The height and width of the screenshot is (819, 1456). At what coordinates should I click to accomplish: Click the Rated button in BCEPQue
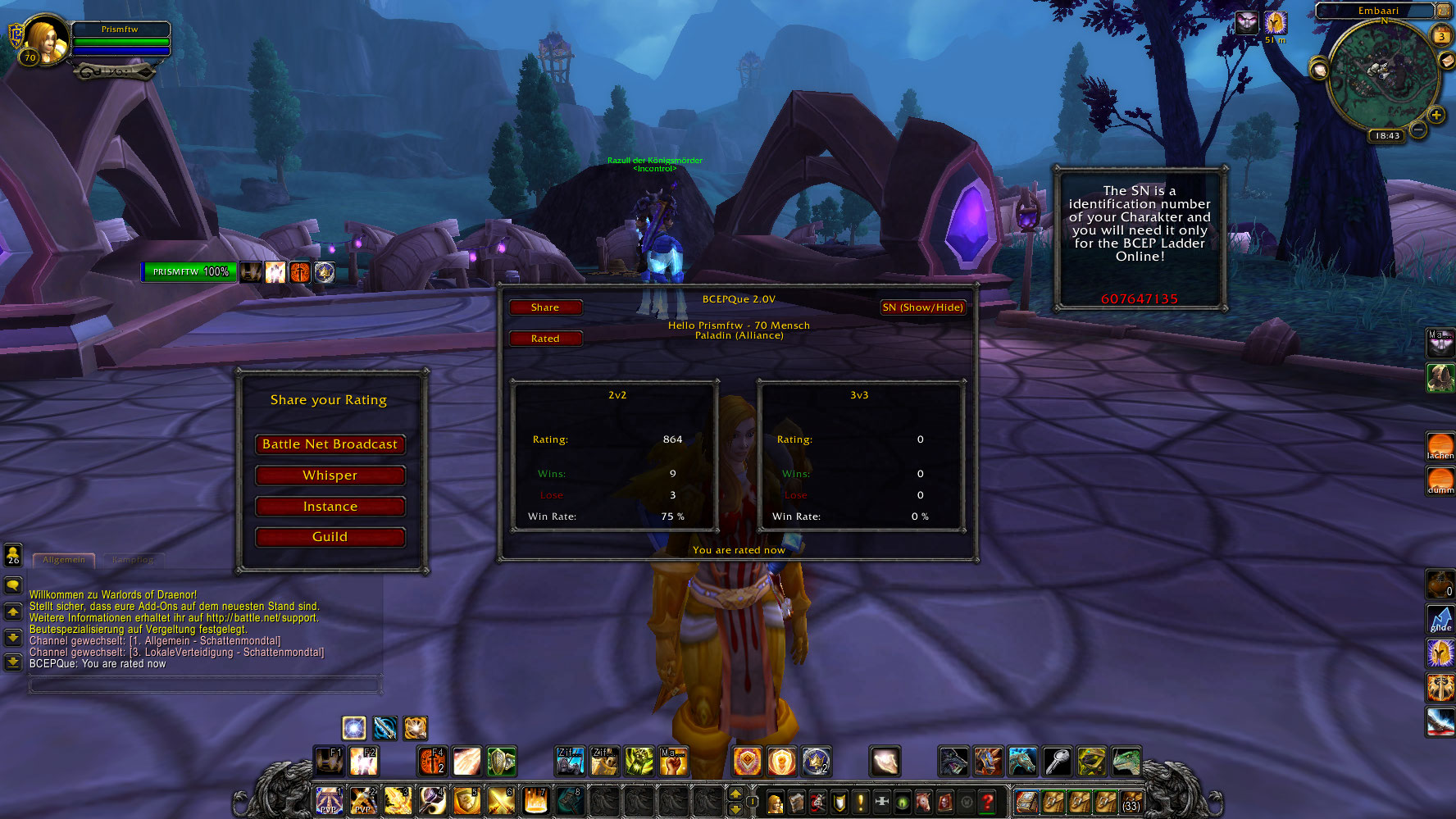[x=545, y=339]
